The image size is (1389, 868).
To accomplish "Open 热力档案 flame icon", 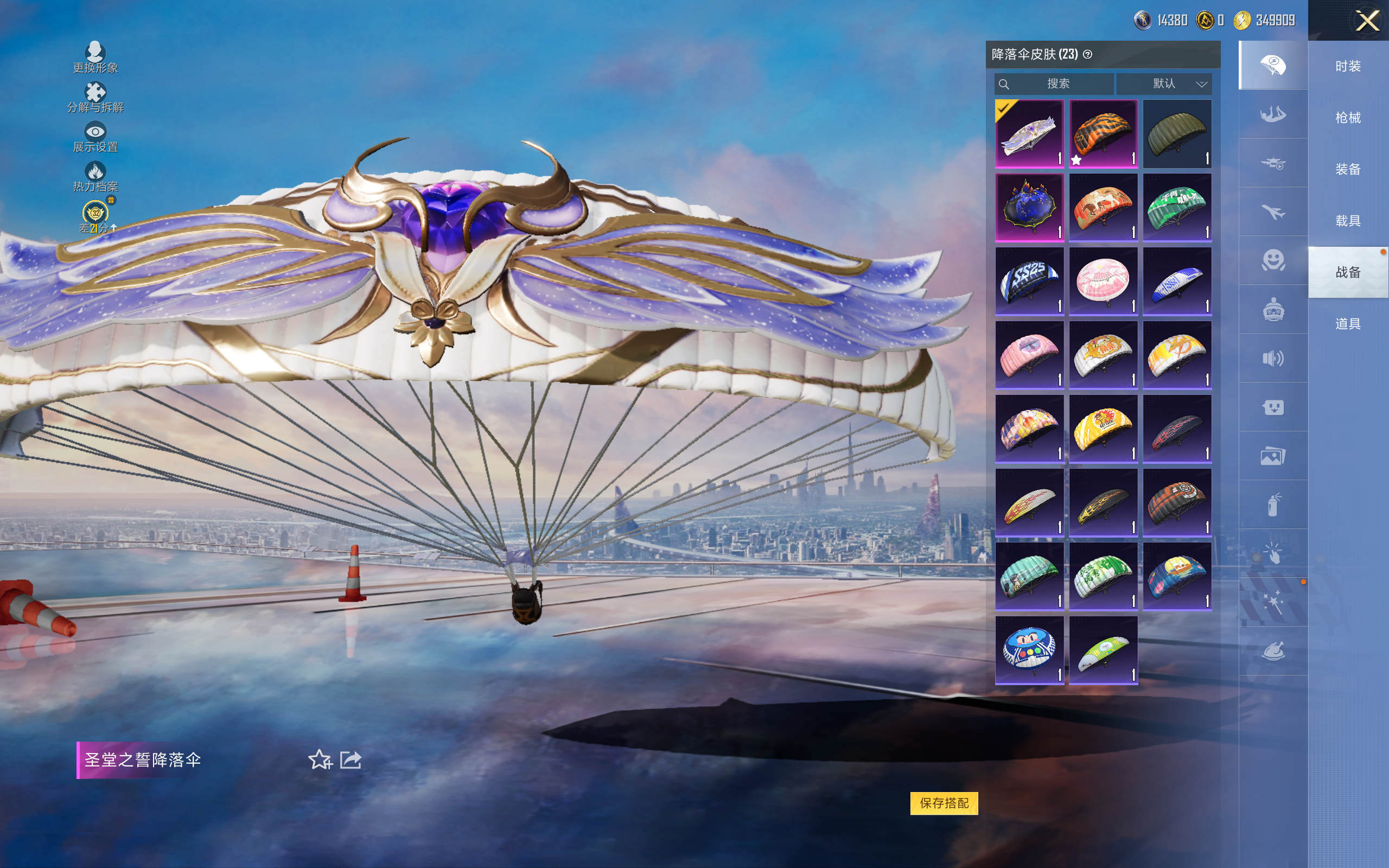I will pyautogui.click(x=95, y=176).
